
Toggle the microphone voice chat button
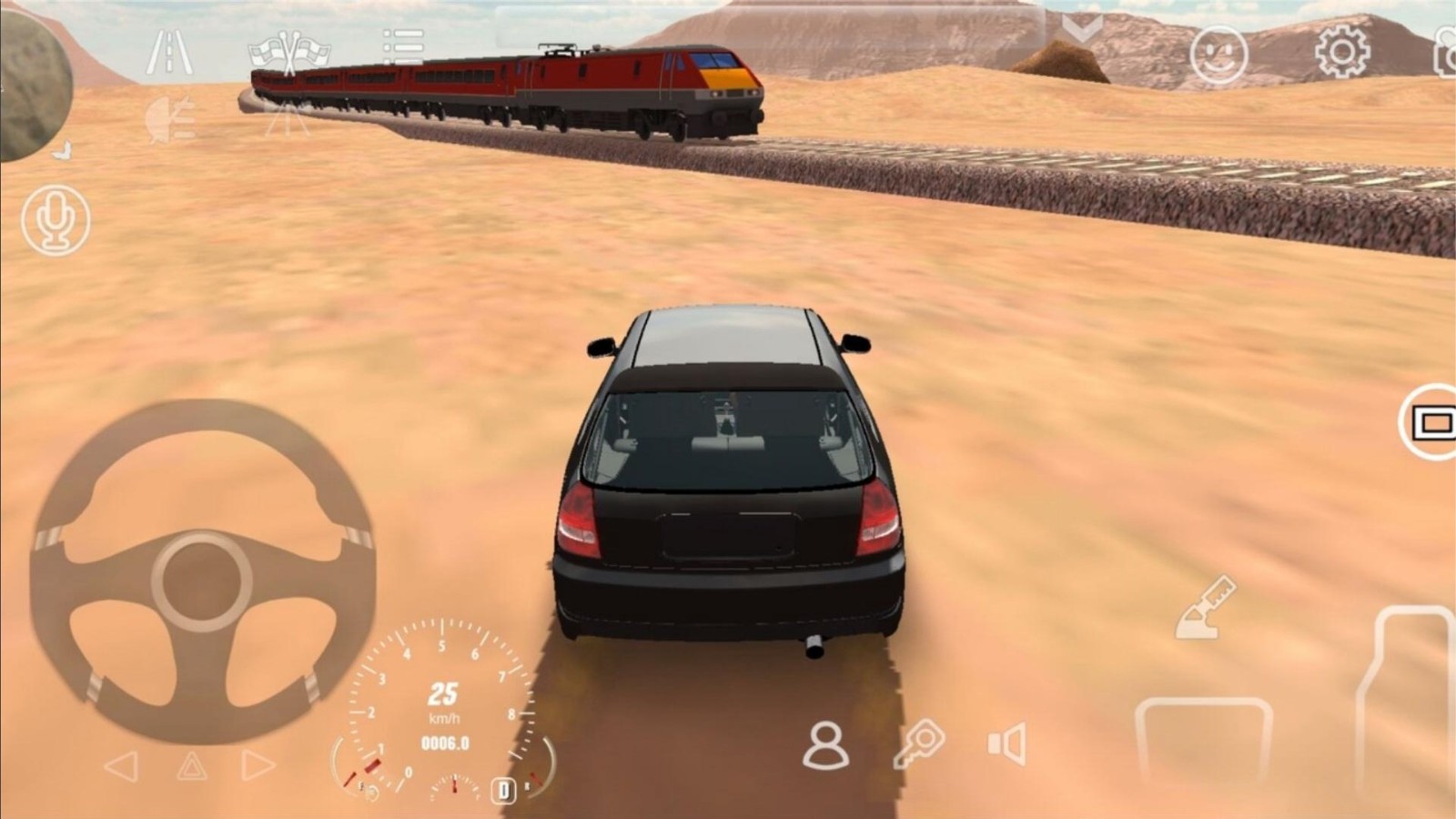coord(56,220)
